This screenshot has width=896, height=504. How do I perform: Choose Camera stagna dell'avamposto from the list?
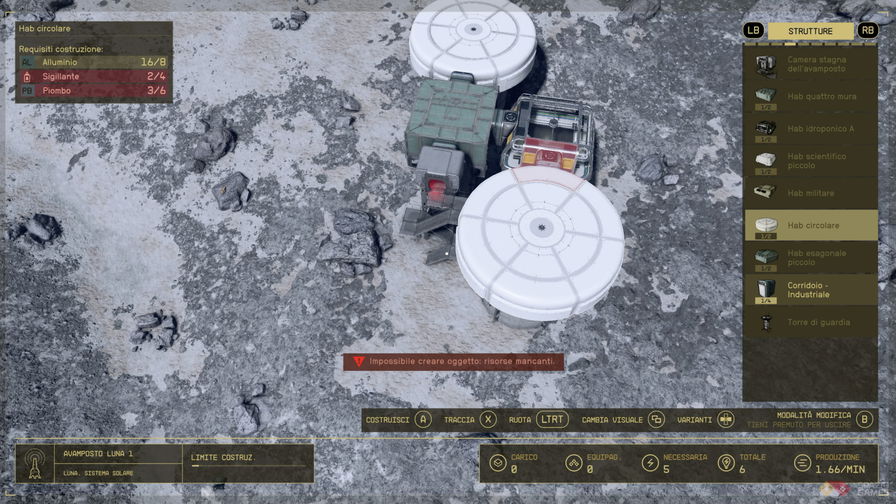pos(811,66)
